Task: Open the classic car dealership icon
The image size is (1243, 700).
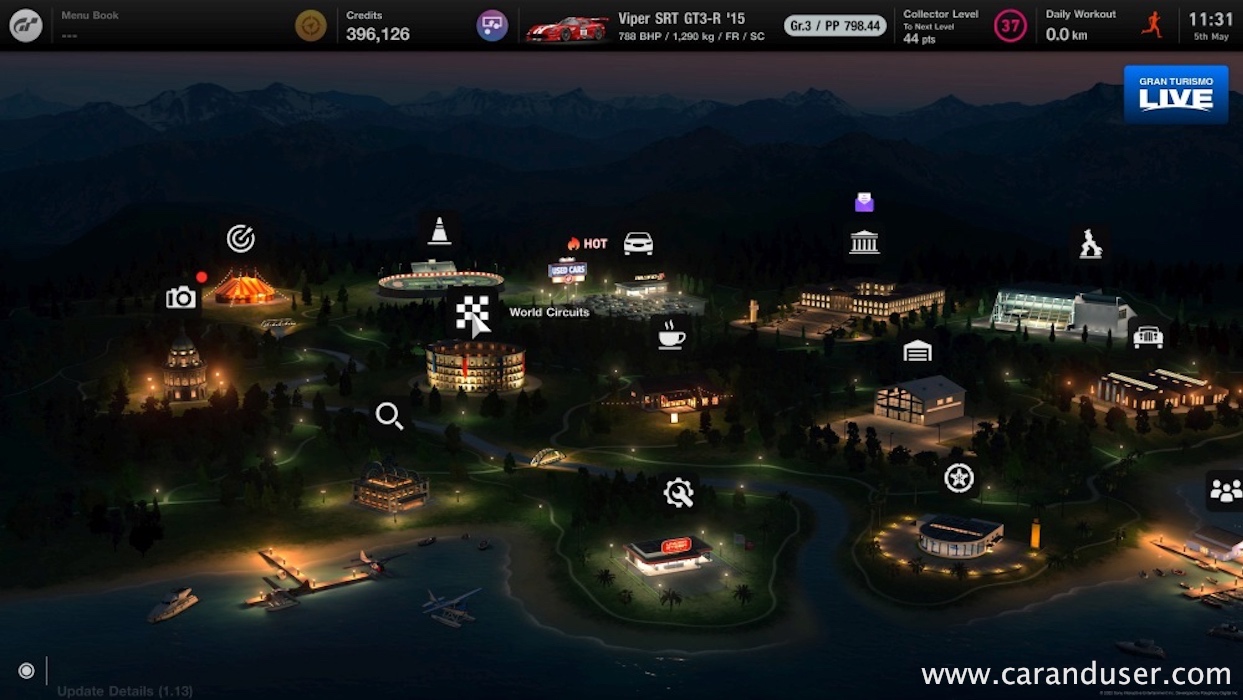Action: (x=1148, y=337)
